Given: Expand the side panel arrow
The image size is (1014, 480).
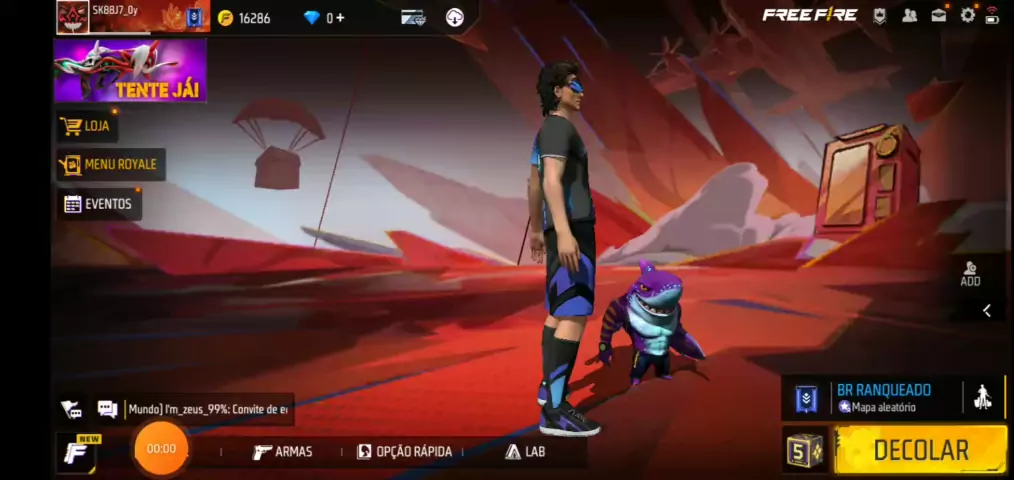Looking at the screenshot, I should tap(986, 311).
